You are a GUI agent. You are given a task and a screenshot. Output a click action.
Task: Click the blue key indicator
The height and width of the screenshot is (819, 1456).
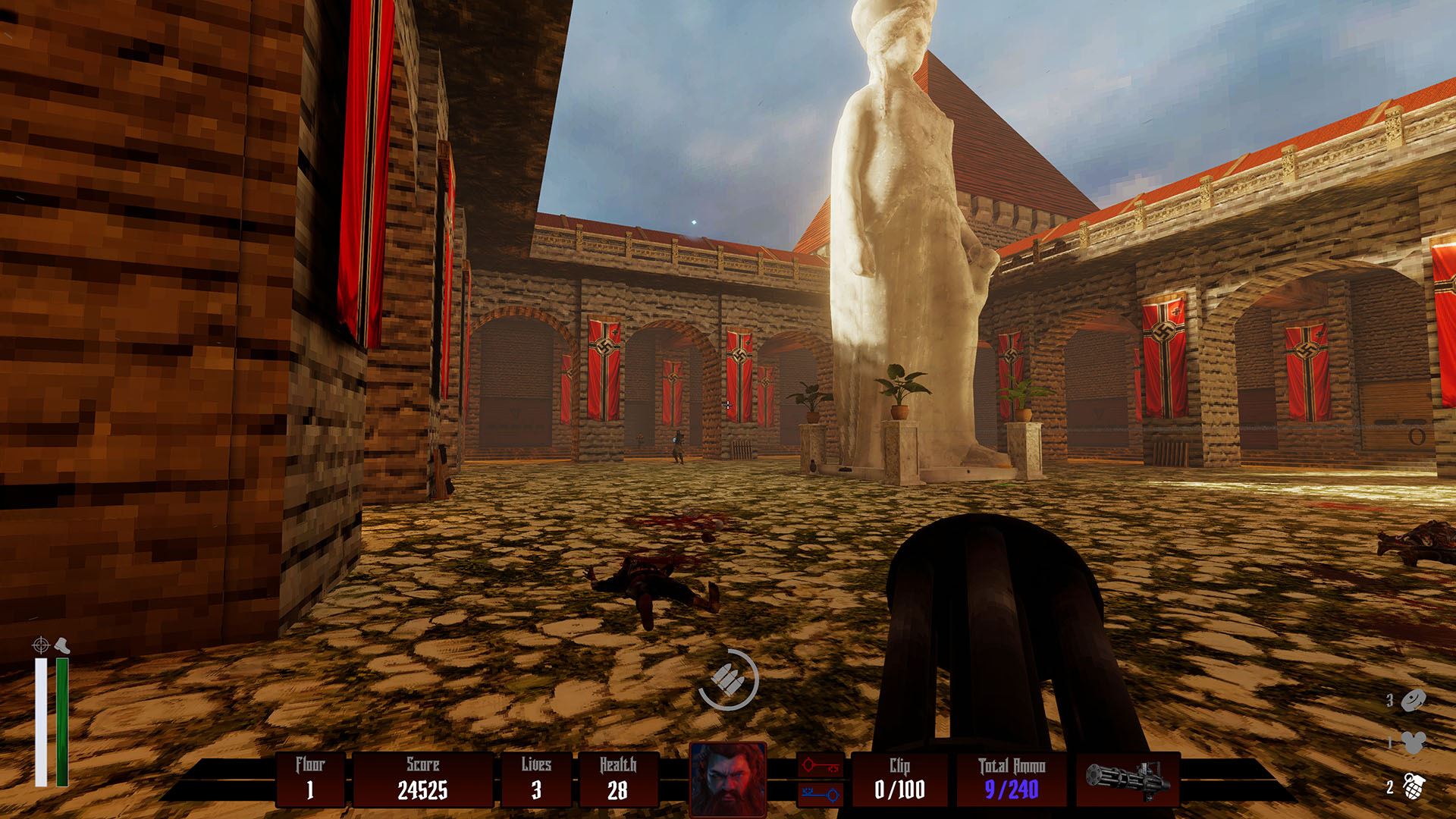coord(821,795)
